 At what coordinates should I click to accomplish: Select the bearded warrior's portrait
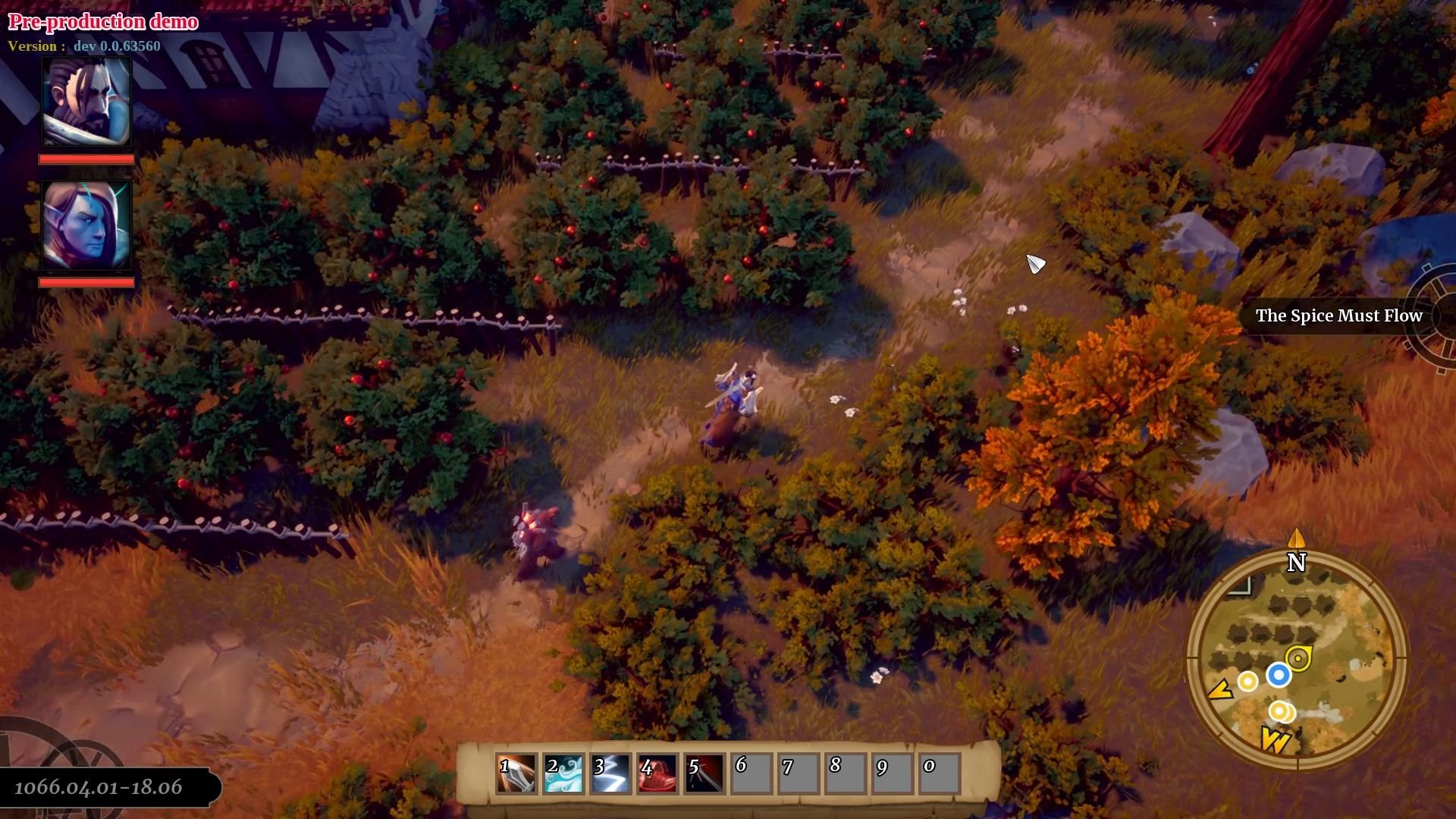pyautogui.click(x=86, y=102)
